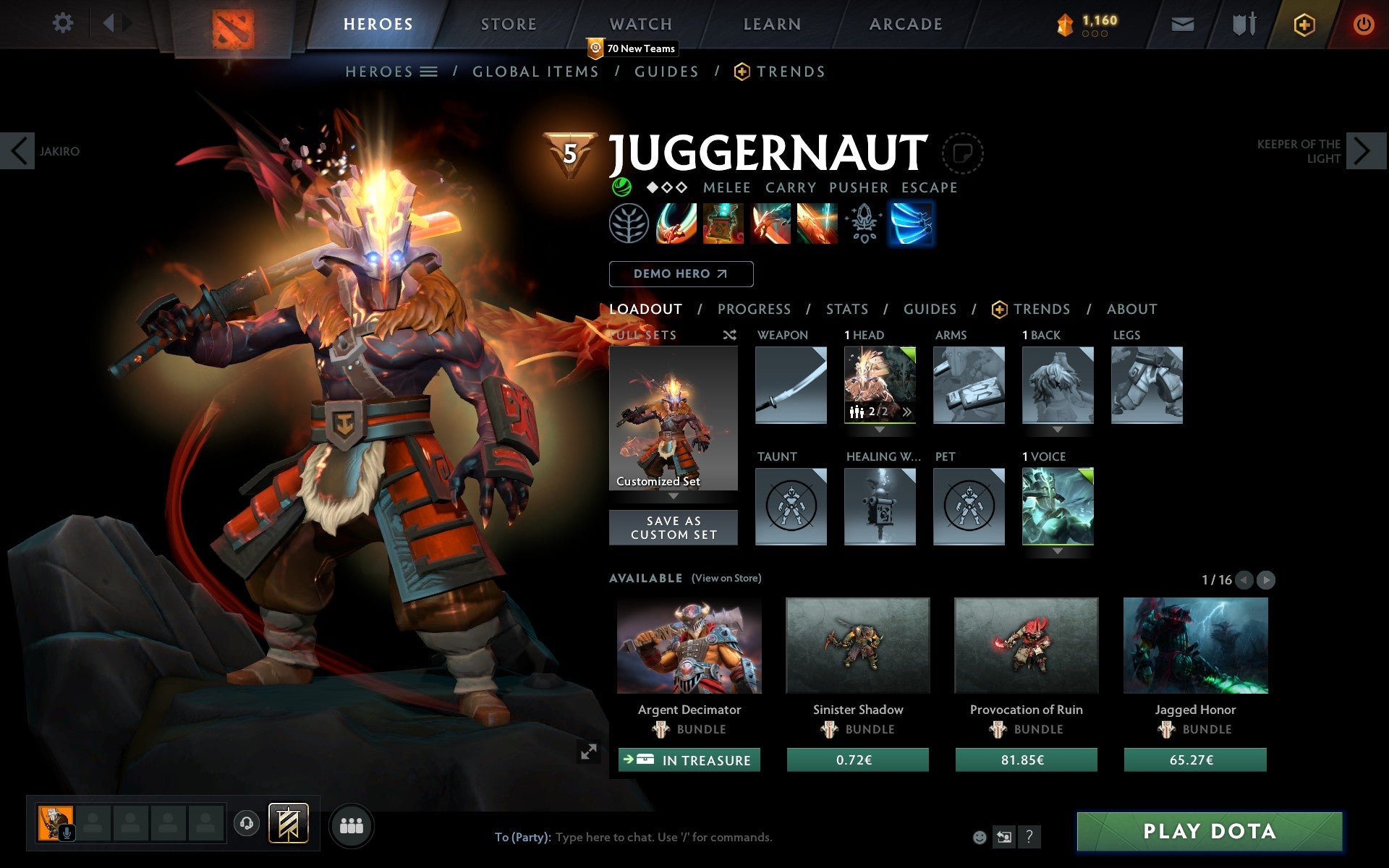
Task: Toggle the equipped Voice item slot
Action: click(x=1057, y=506)
